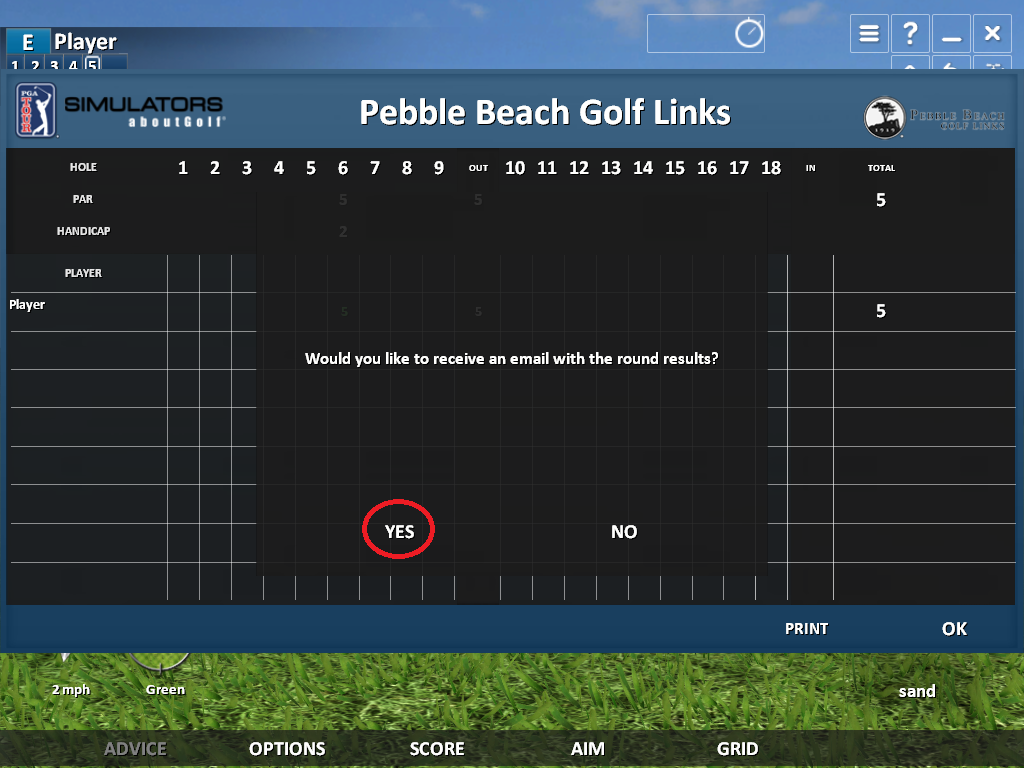Show the SCORE card
Screen dimensions: 1024x768
(x=437, y=748)
